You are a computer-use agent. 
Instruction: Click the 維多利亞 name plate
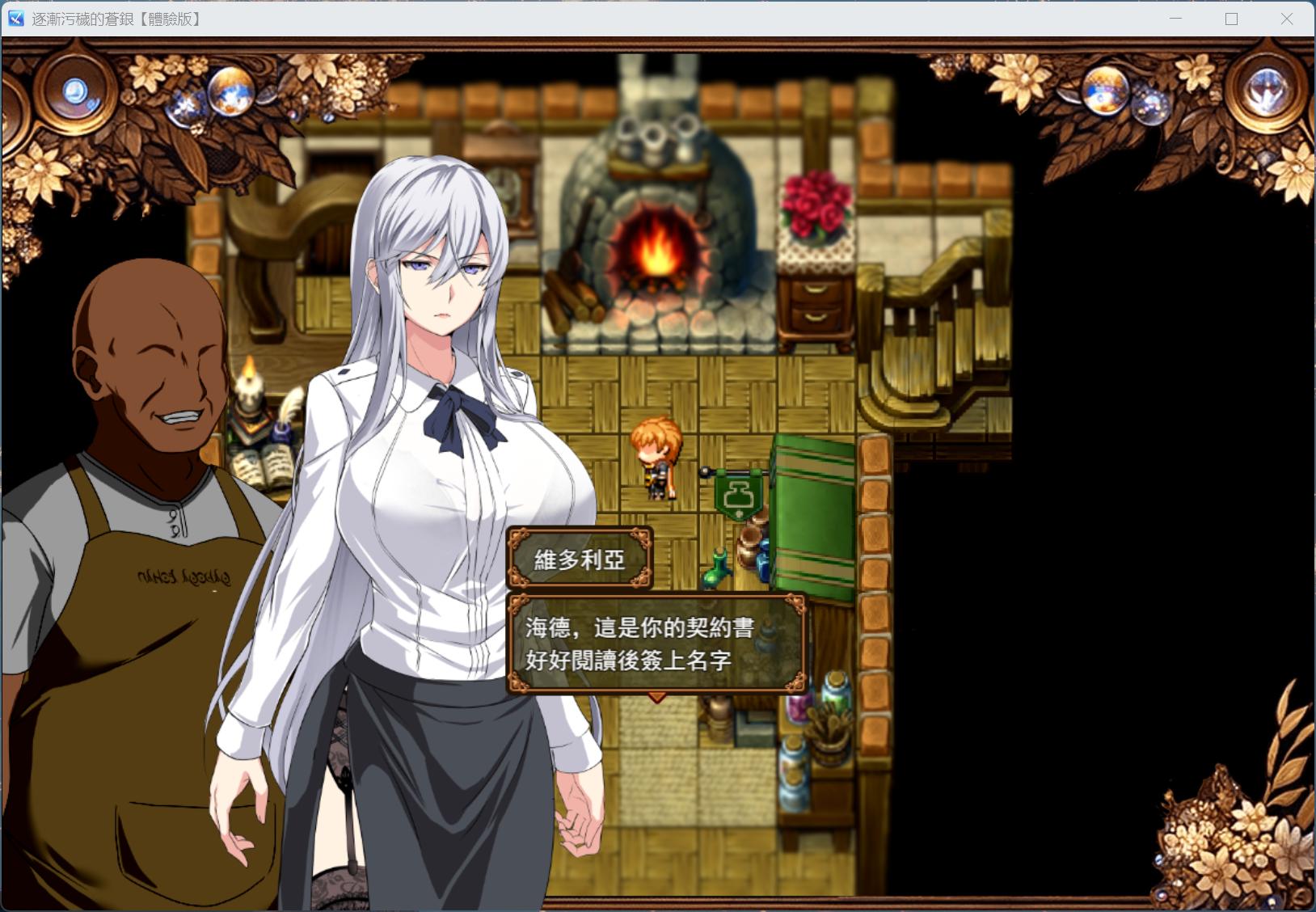(x=579, y=559)
